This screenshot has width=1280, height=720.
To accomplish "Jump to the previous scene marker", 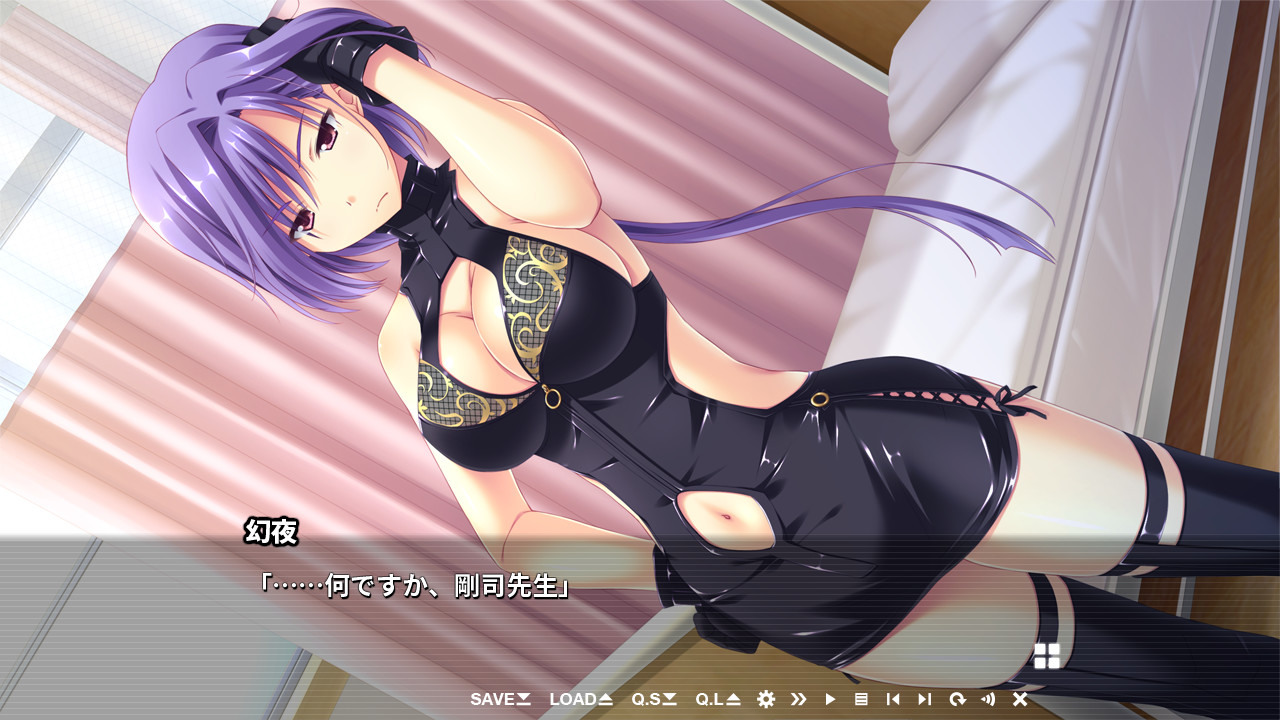I will point(893,699).
